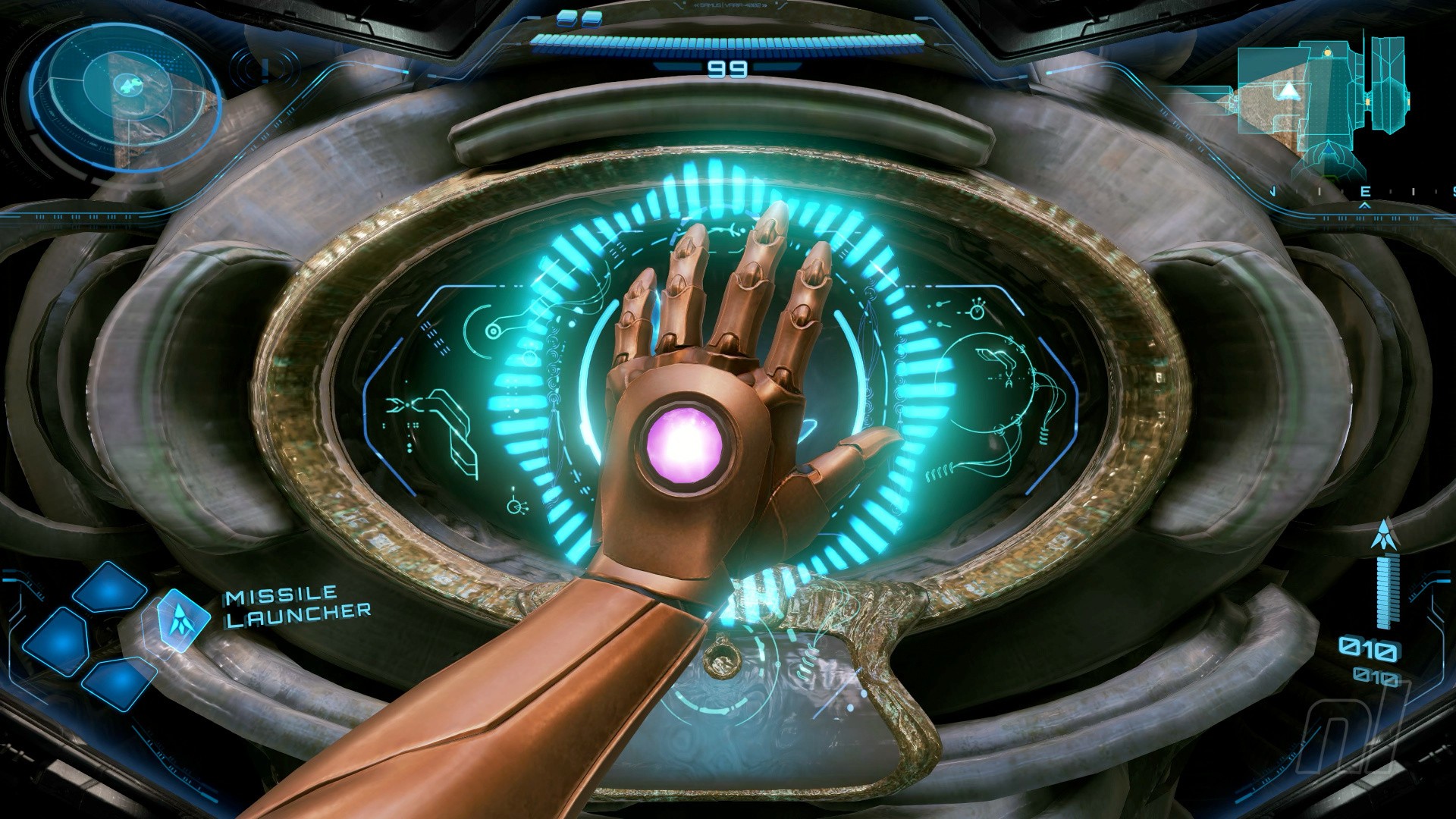This screenshot has width=1456, height=819.
Task: Click the missile icon above ammo gauge
Action: click(1385, 535)
